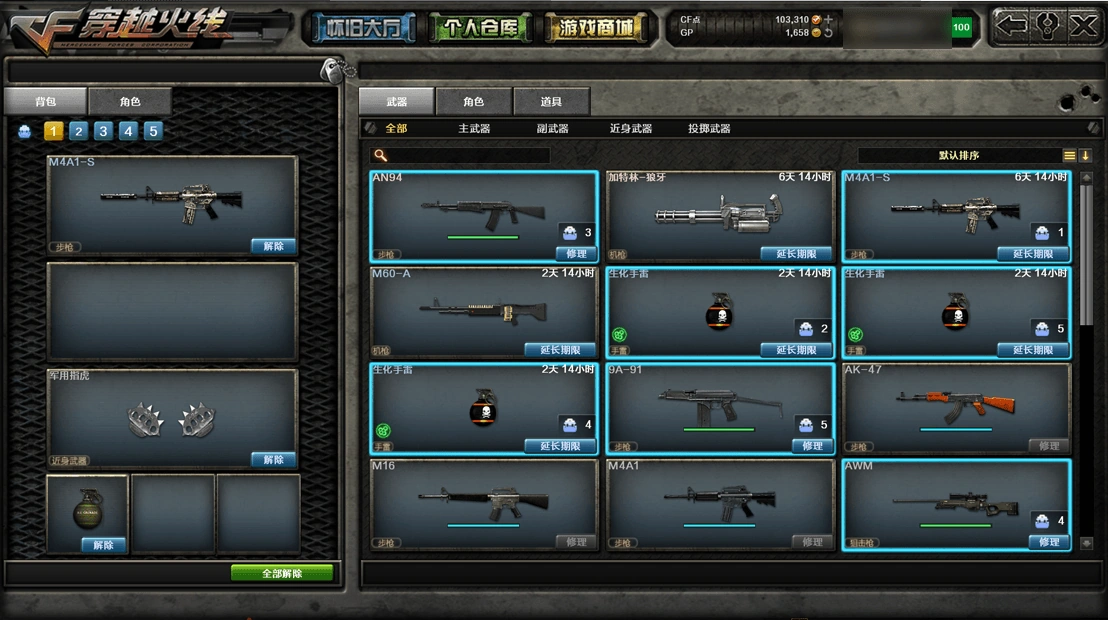The height and width of the screenshot is (620, 1108).
Task: Open the 道具 items tab
Action: pyautogui.click(x=551, y=102)
